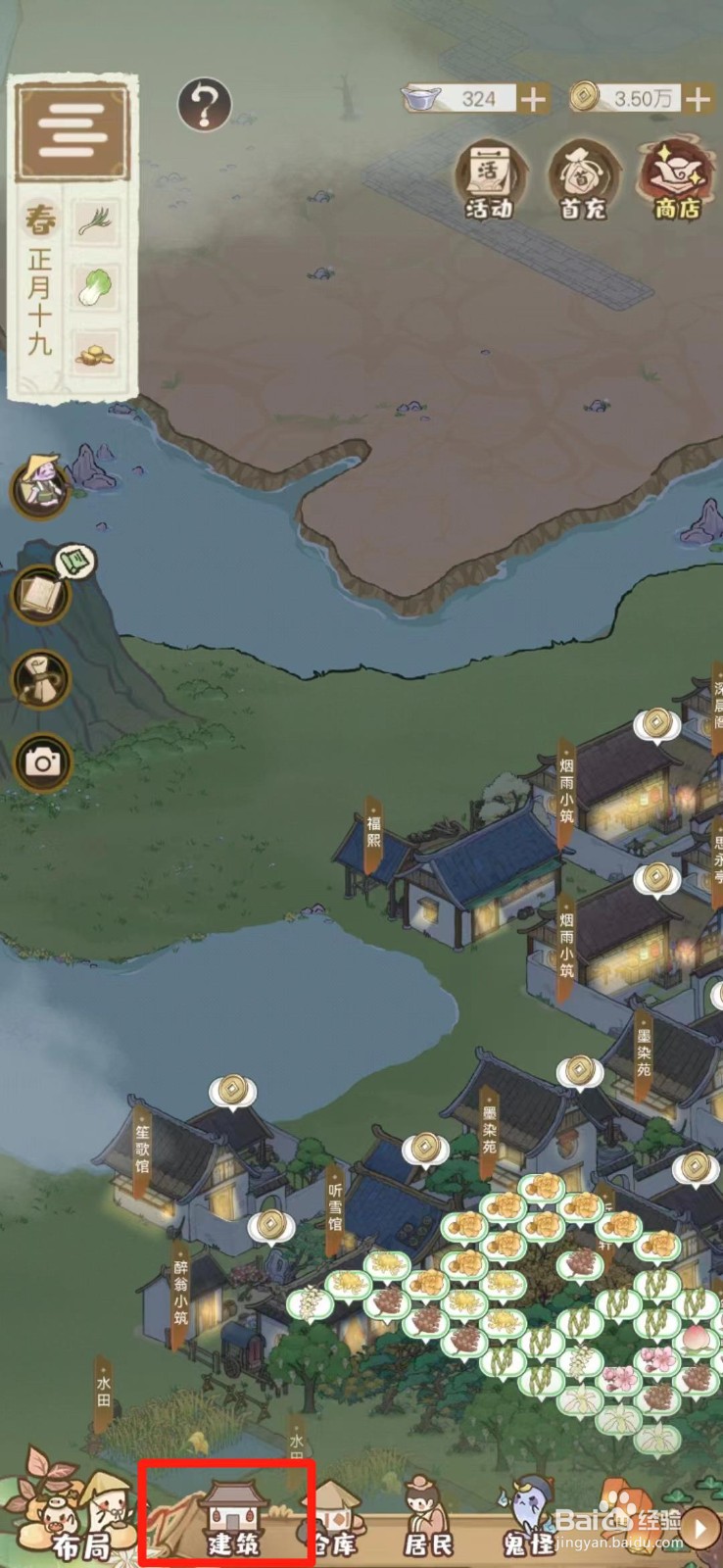Add more silver ingots with plus button
The image size is (723, 1568).
coord(533,100)
